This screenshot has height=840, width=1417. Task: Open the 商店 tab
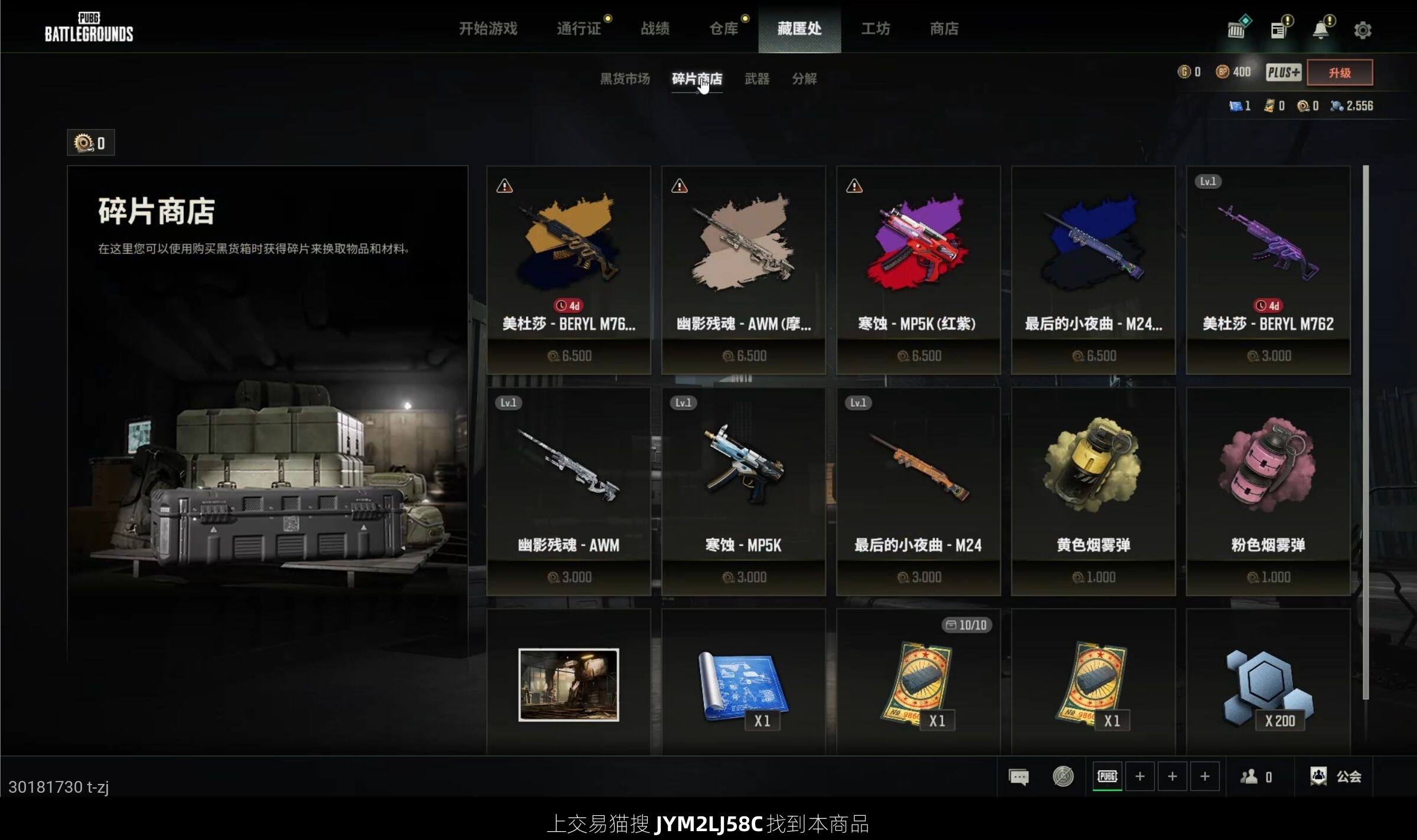tap(943, 28)
